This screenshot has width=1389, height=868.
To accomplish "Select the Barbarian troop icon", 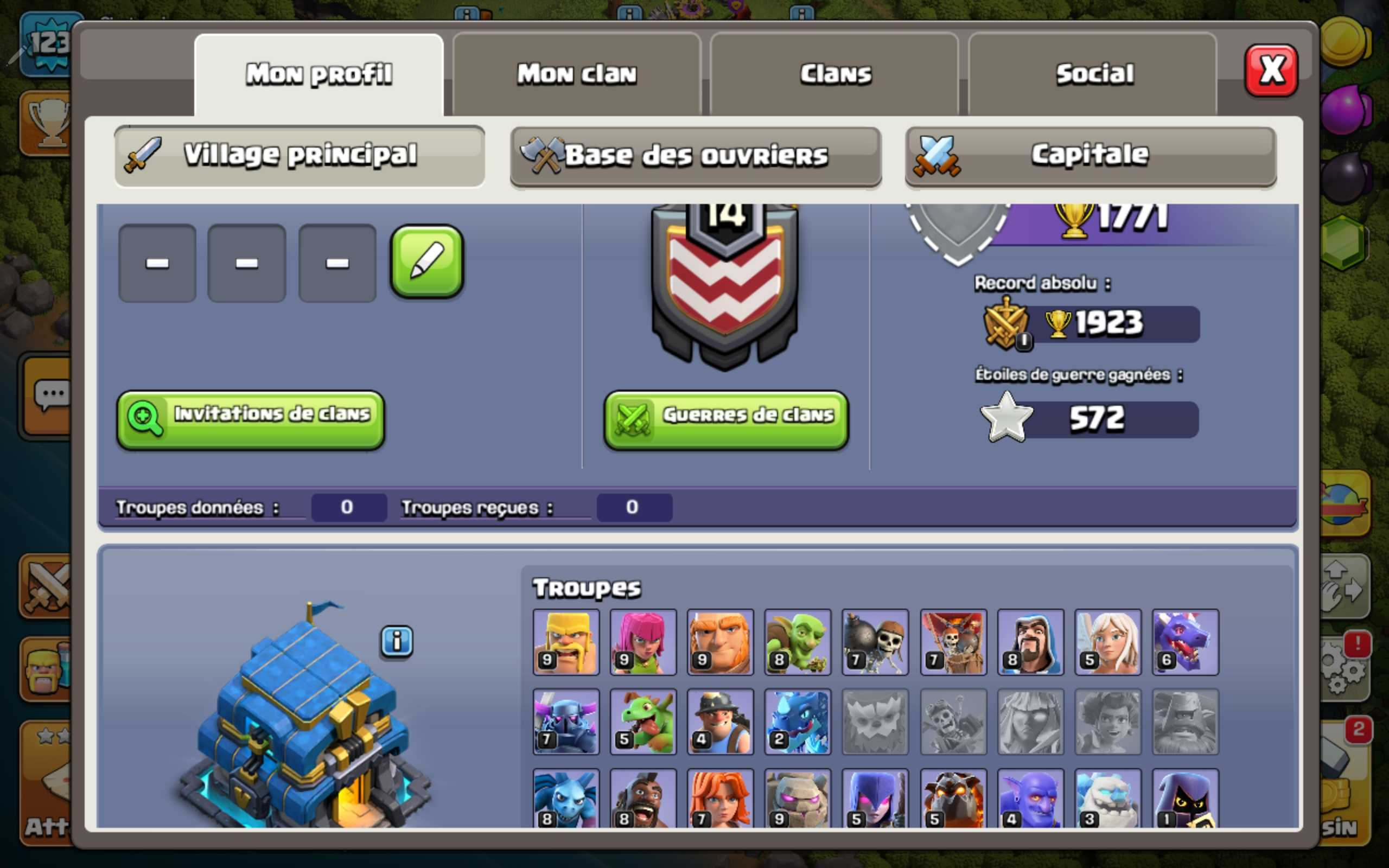I will point(566,642).
